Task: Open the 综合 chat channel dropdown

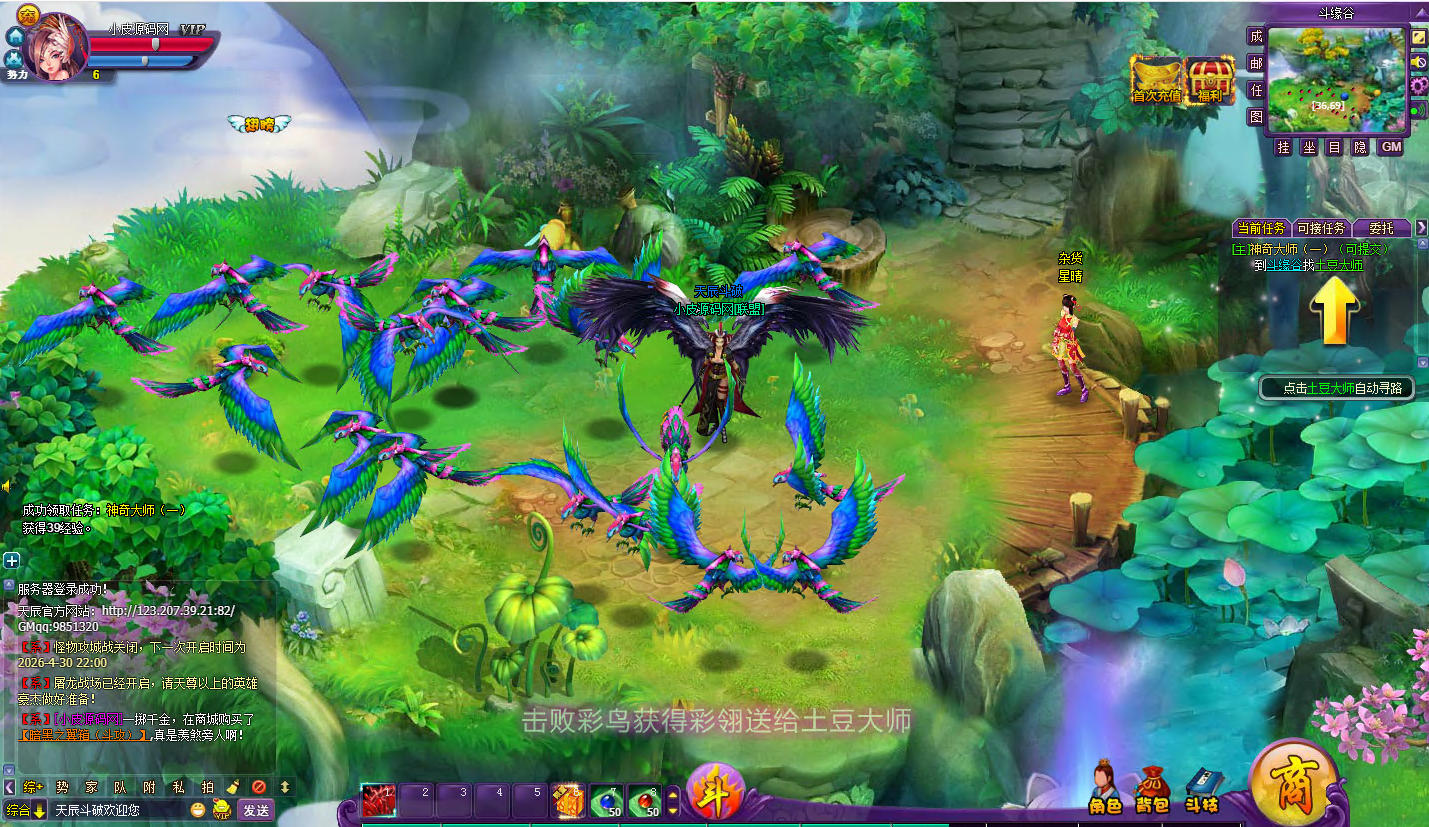Action: point(26,810)
